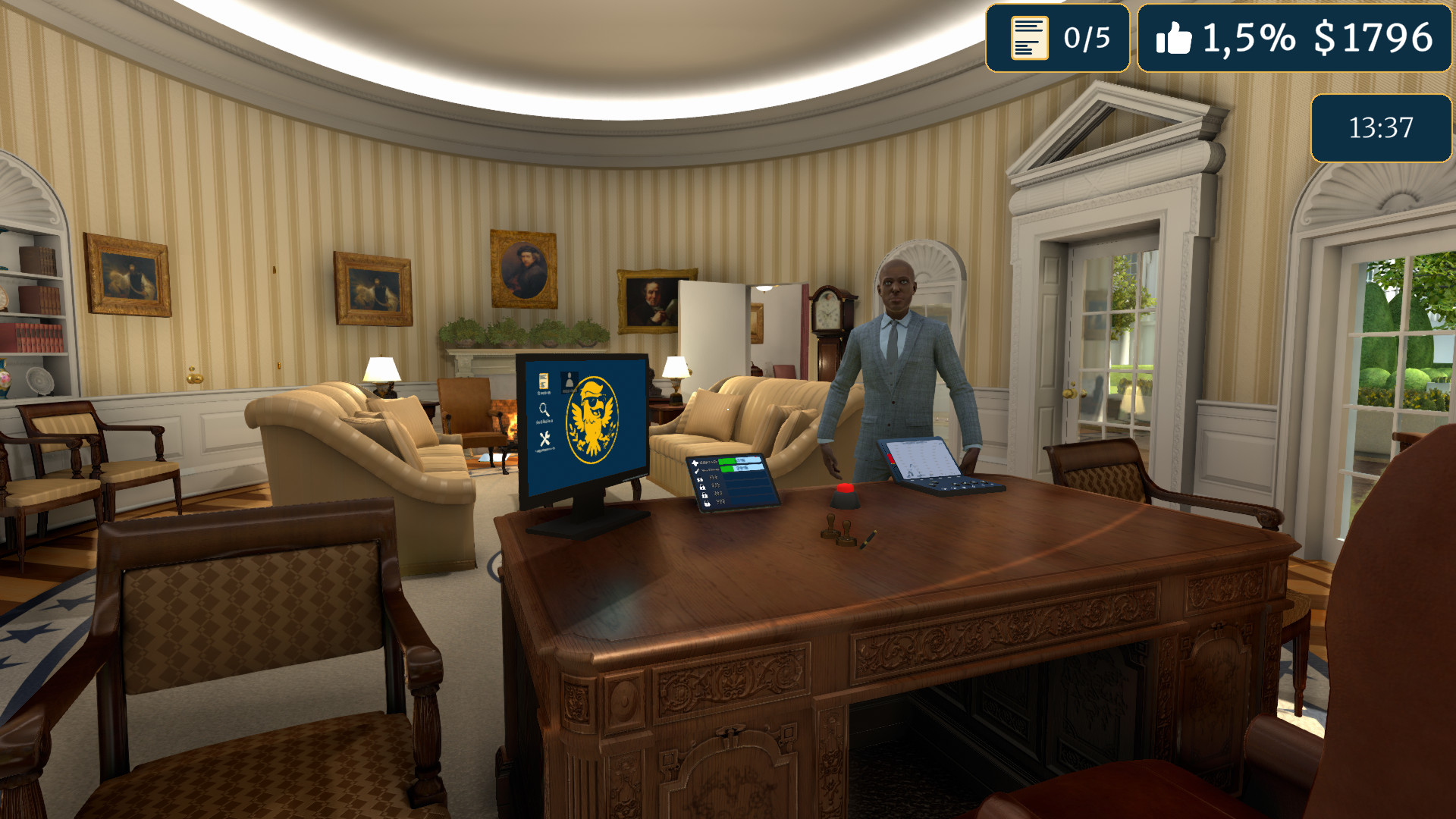Open the wrench tools icon on the monitor
The image size is (1456, 819).
[546, 438]
